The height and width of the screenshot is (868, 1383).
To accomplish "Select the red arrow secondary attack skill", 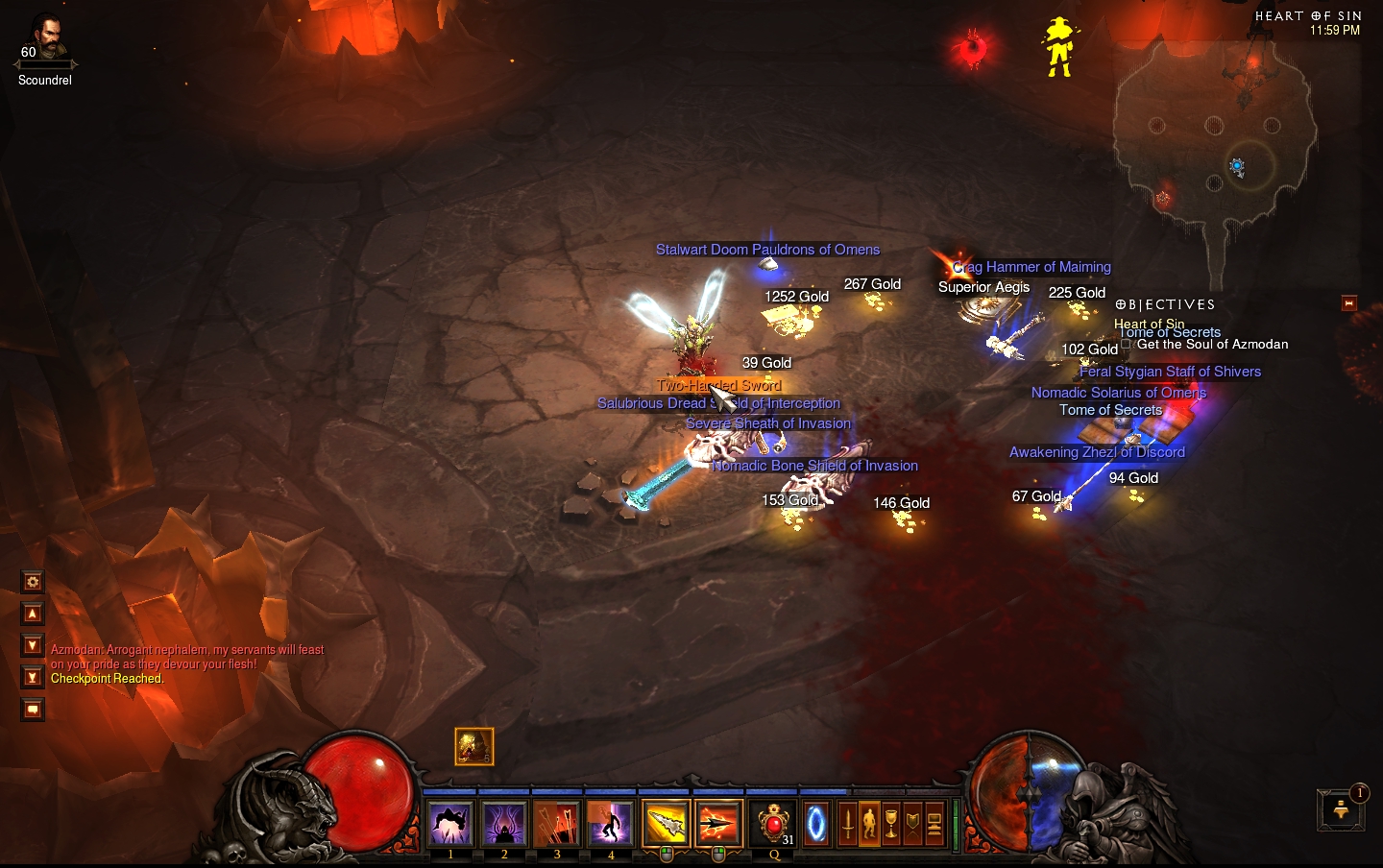I will pyautogui.click(x=718, y=824).
